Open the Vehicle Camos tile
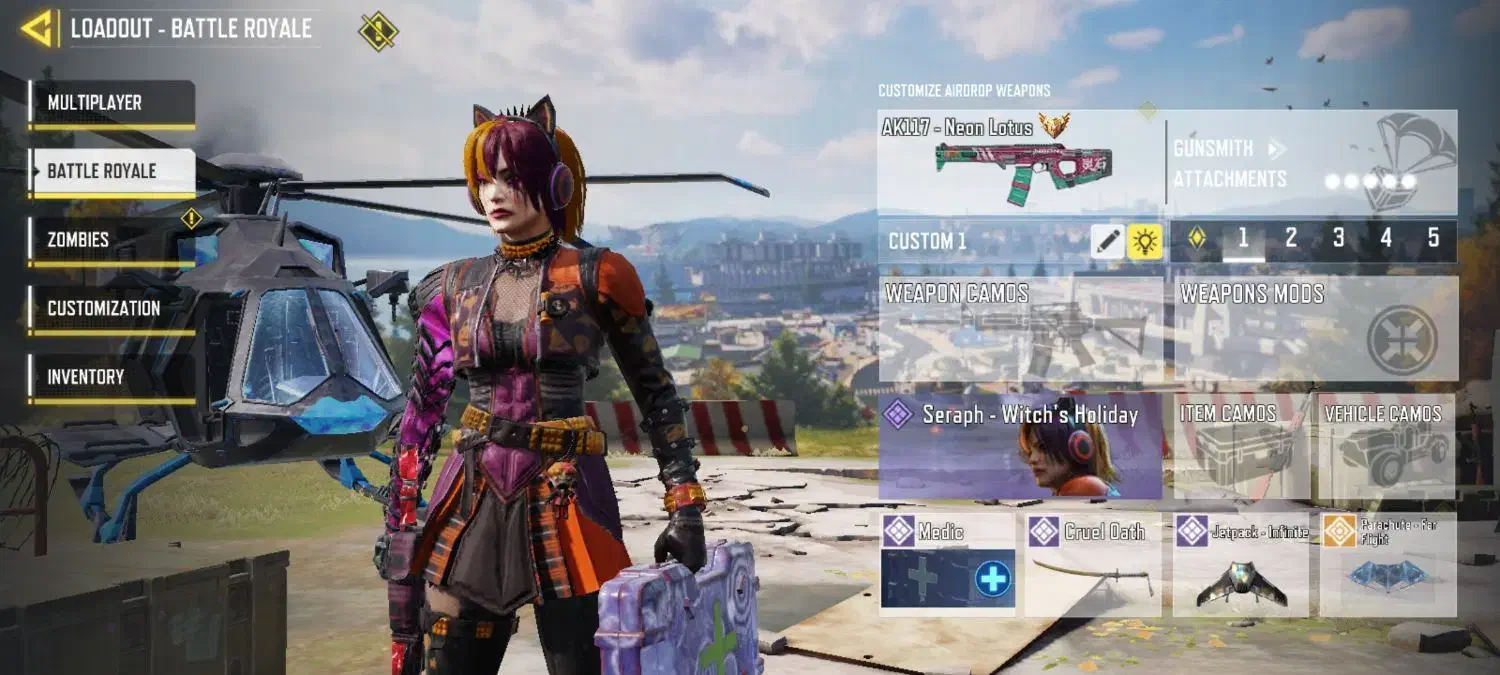Viewport: 1500px width, 675px height. [x=1385, y=446]
